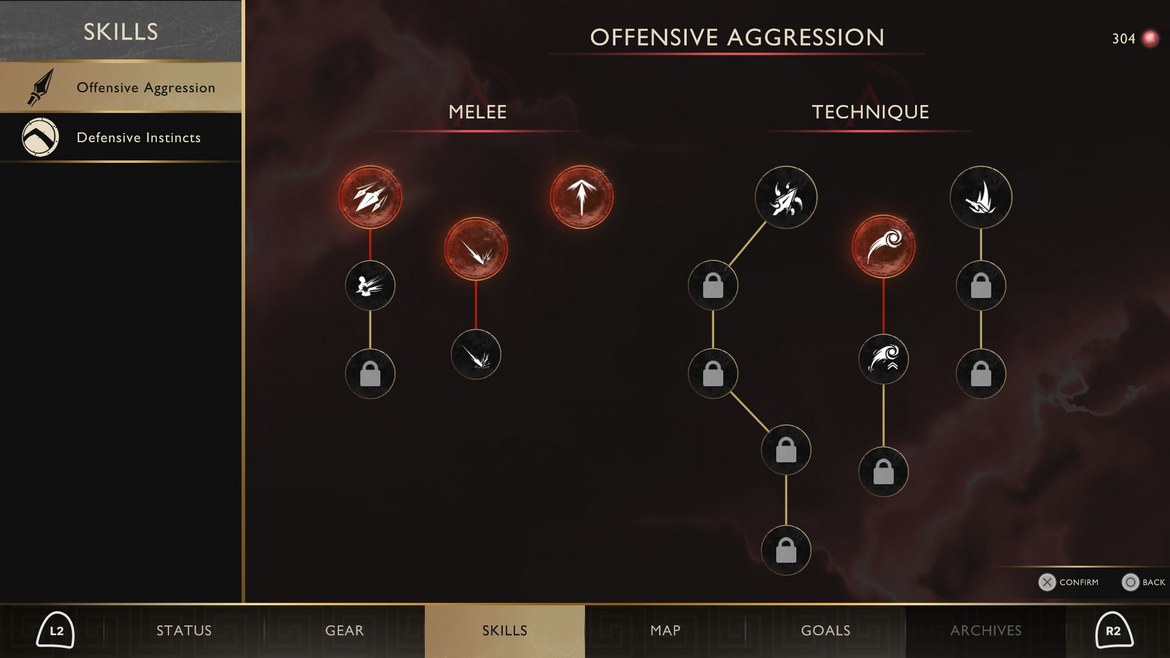Switch to the Status tab

pyautogui.click(x=184, y=631)
